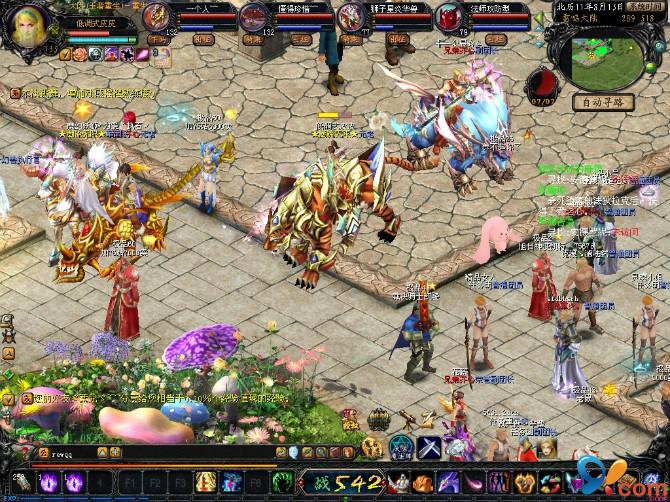This screenshot has width=670, height=502.
Task: Click the round red gauge beside the minimap
Action: 541,82
